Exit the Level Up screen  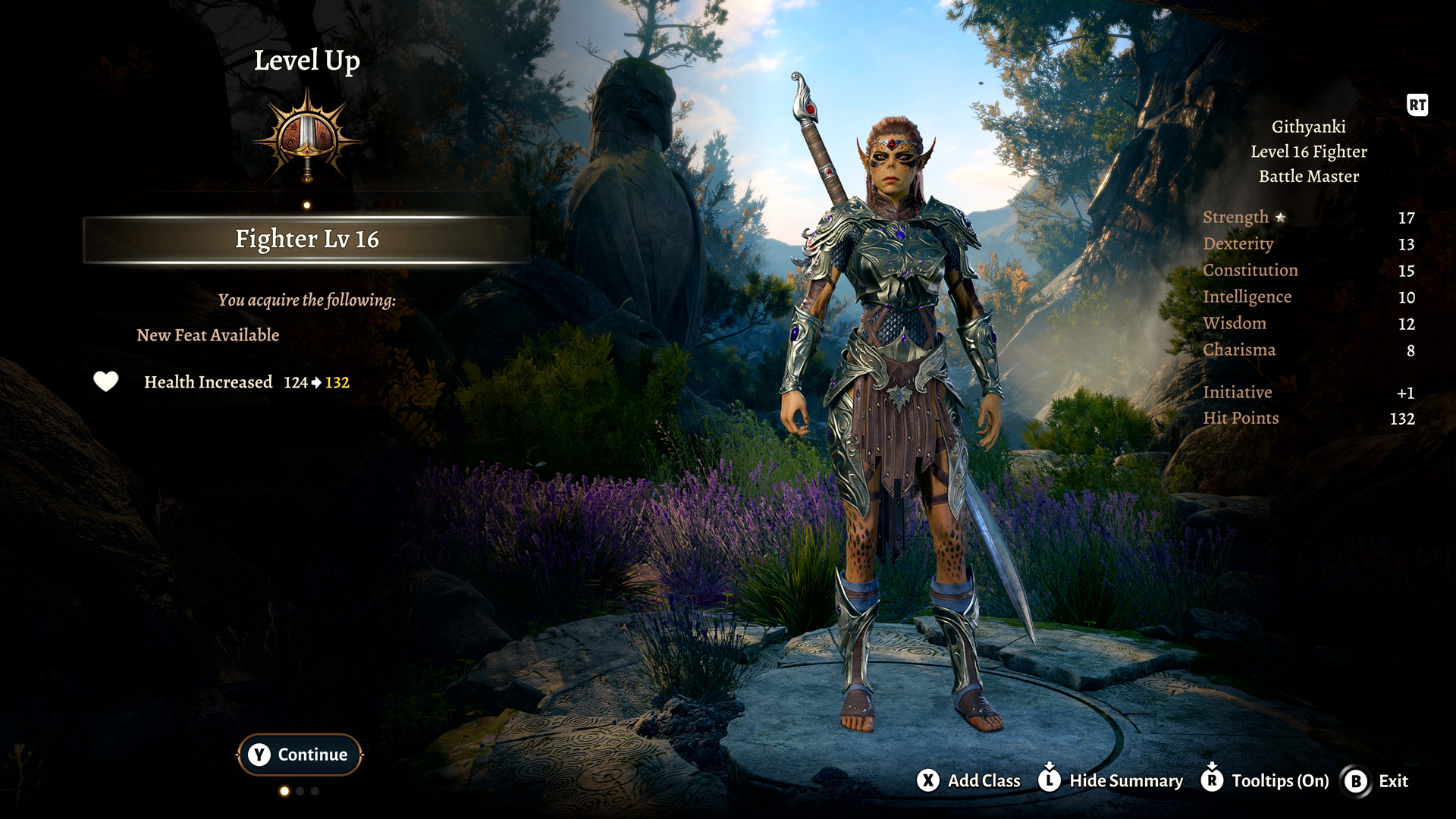click(x=1376, y=781)
